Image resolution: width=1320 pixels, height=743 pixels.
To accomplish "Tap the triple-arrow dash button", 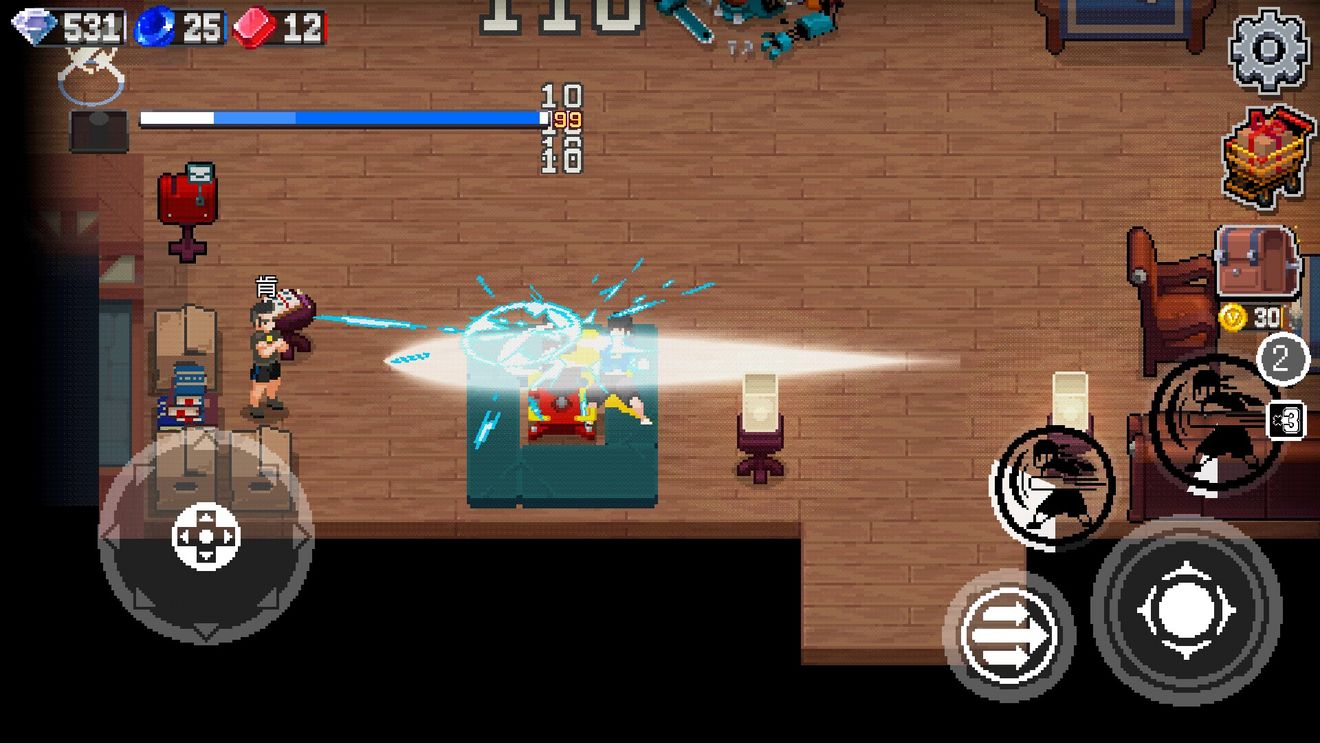I will [x=1008, y=634].
